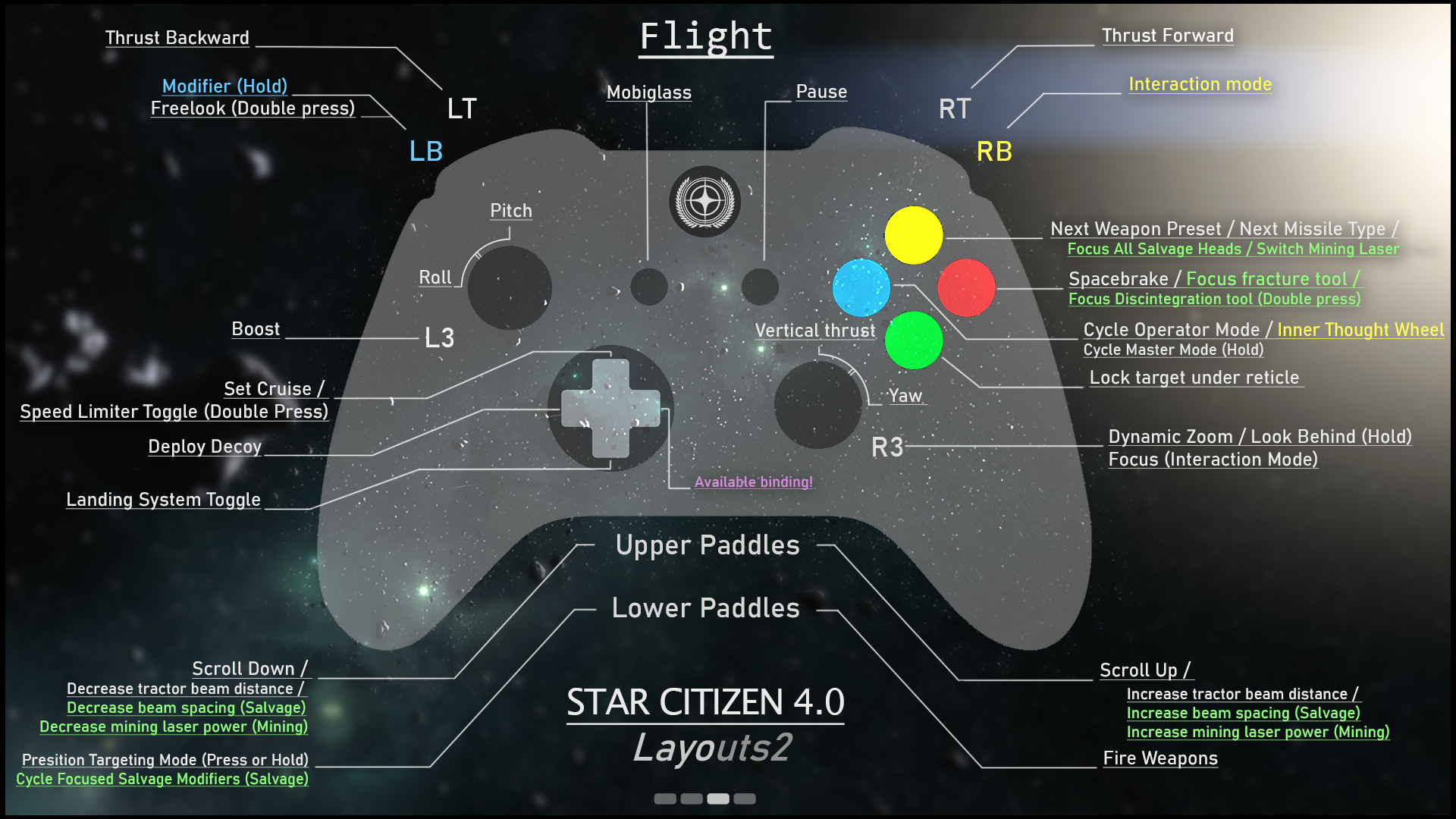Jump to the first slide indicator pill
Image resolution: width=1456 pixels, height=819 pixels.
pyautogui.click(x=665, y=799)
